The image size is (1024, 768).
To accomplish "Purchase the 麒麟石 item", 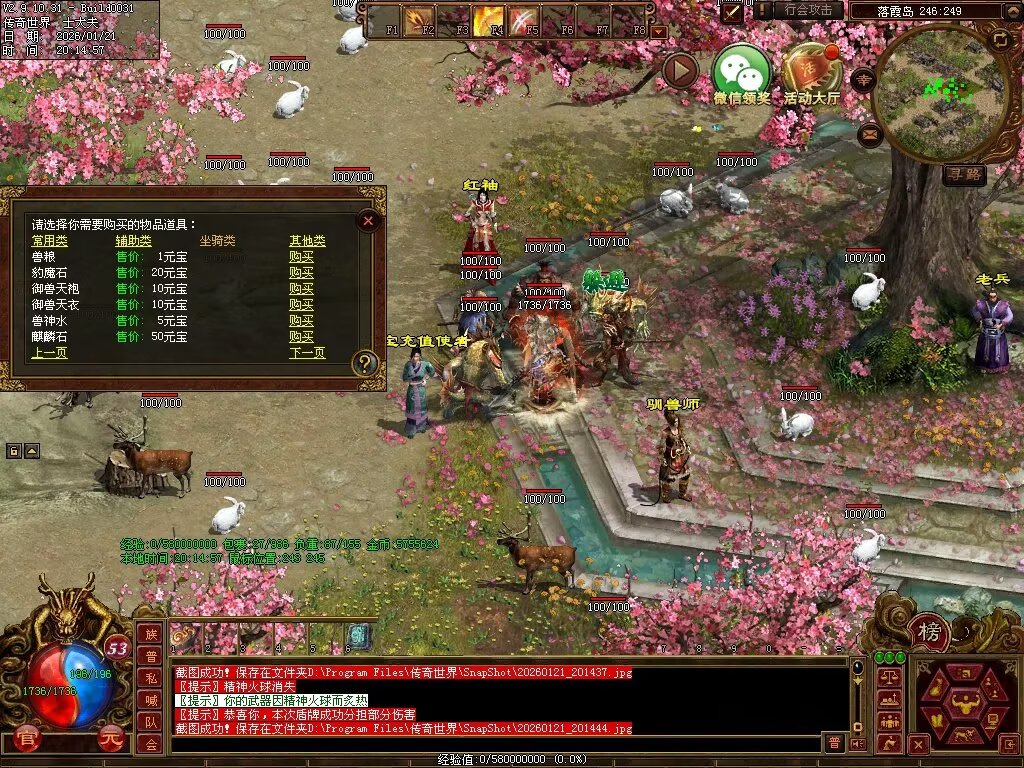I will tap(301, 337).
